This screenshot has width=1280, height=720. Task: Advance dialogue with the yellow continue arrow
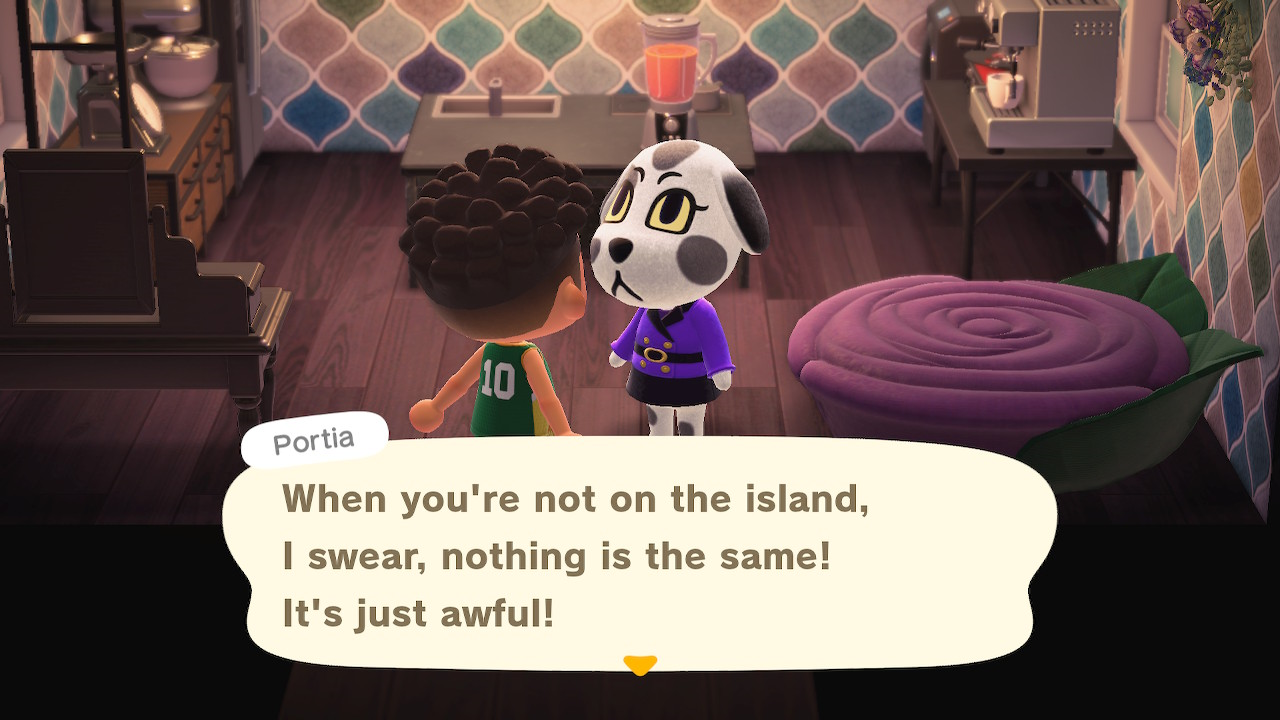(639, 664)
